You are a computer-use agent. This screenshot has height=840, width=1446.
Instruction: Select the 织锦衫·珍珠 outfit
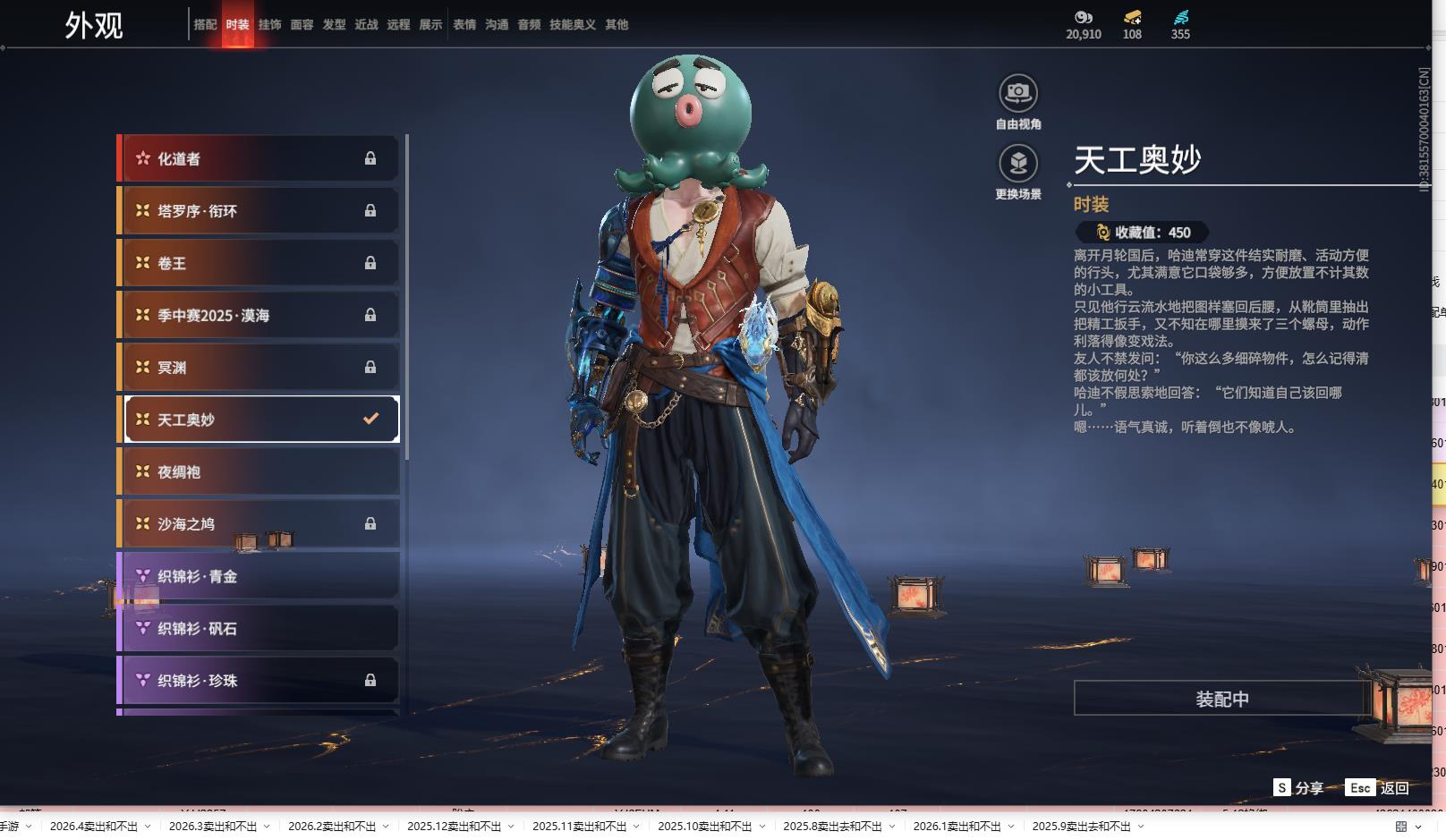pyautogui.click(x=258, y=681)
